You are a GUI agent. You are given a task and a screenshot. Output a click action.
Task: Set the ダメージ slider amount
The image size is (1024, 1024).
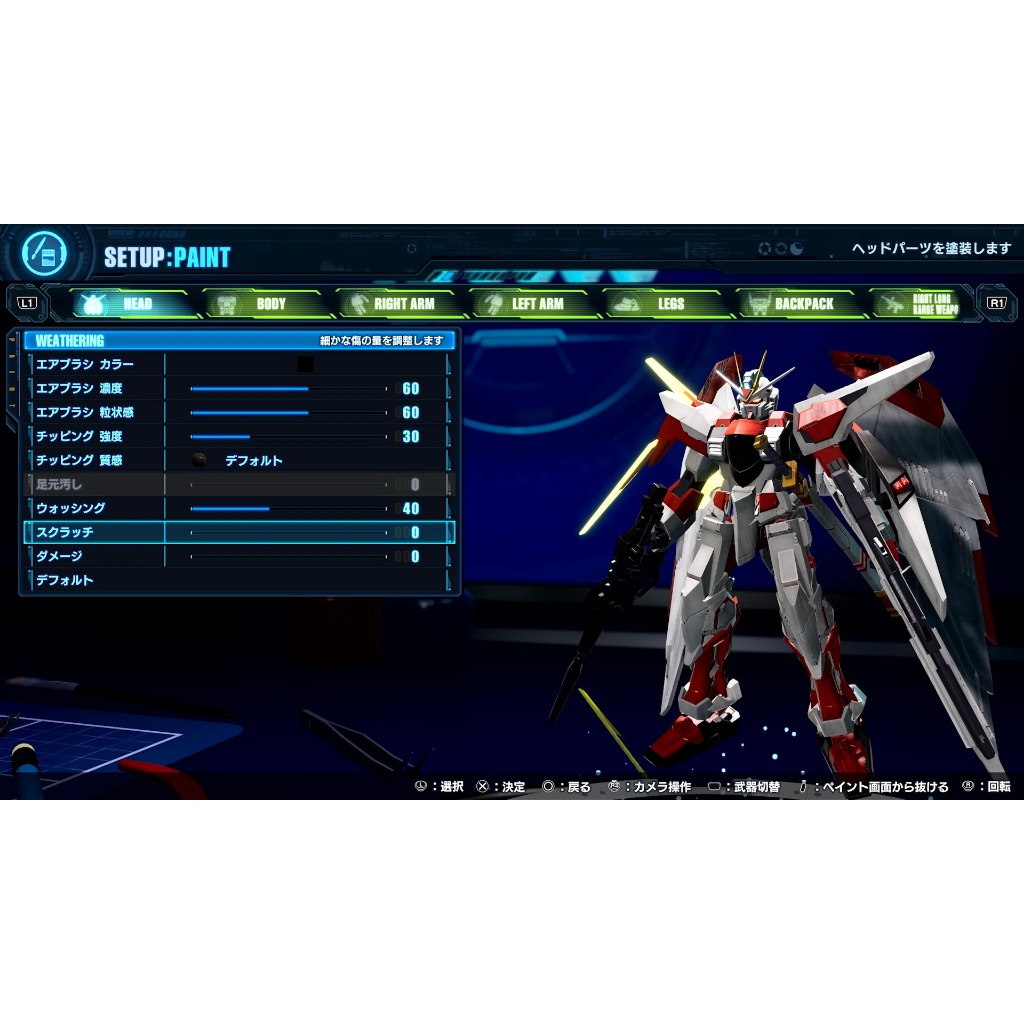[288, 556]
